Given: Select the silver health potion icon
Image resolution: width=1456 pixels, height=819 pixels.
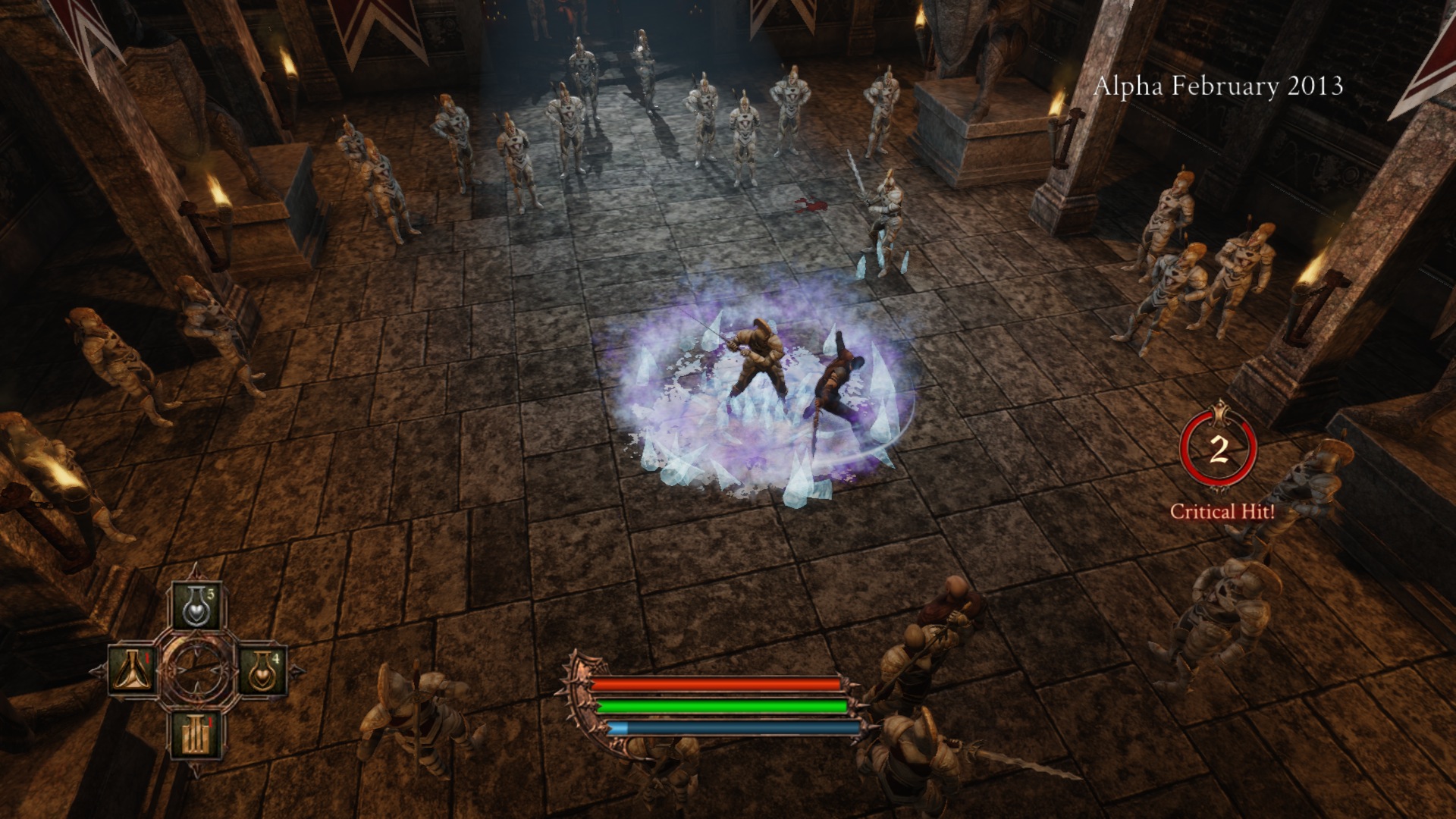Looking at the screenshot, I should (x=196, y=606).
